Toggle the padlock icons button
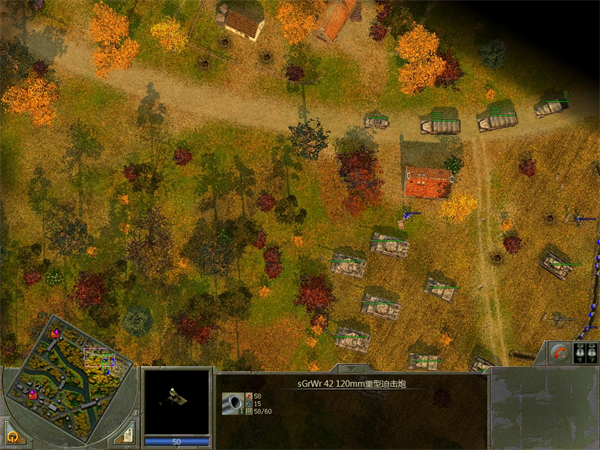 (x=586, y=352)
